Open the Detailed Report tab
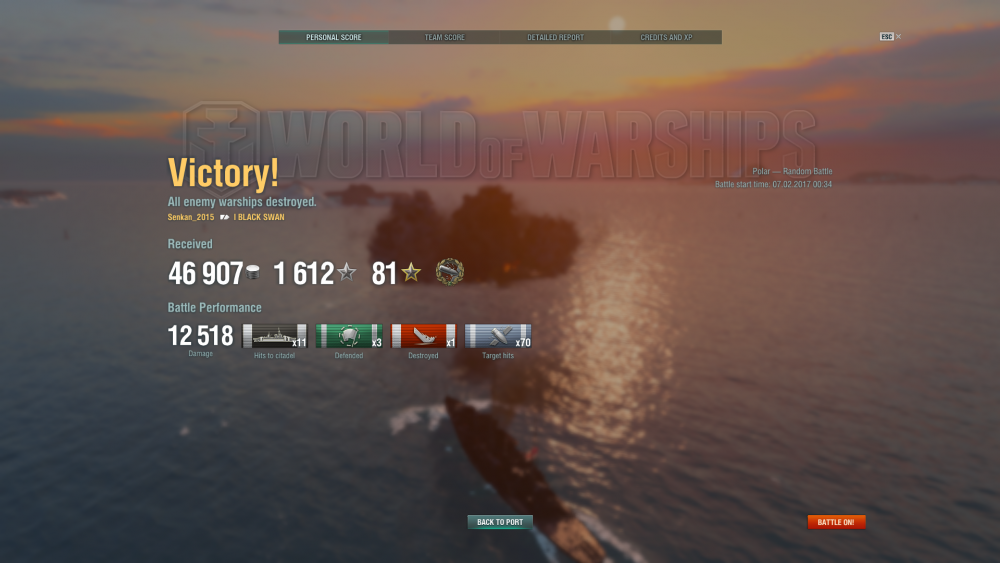The height and width of the screenshot is (563, 1000). click(555, 37)
